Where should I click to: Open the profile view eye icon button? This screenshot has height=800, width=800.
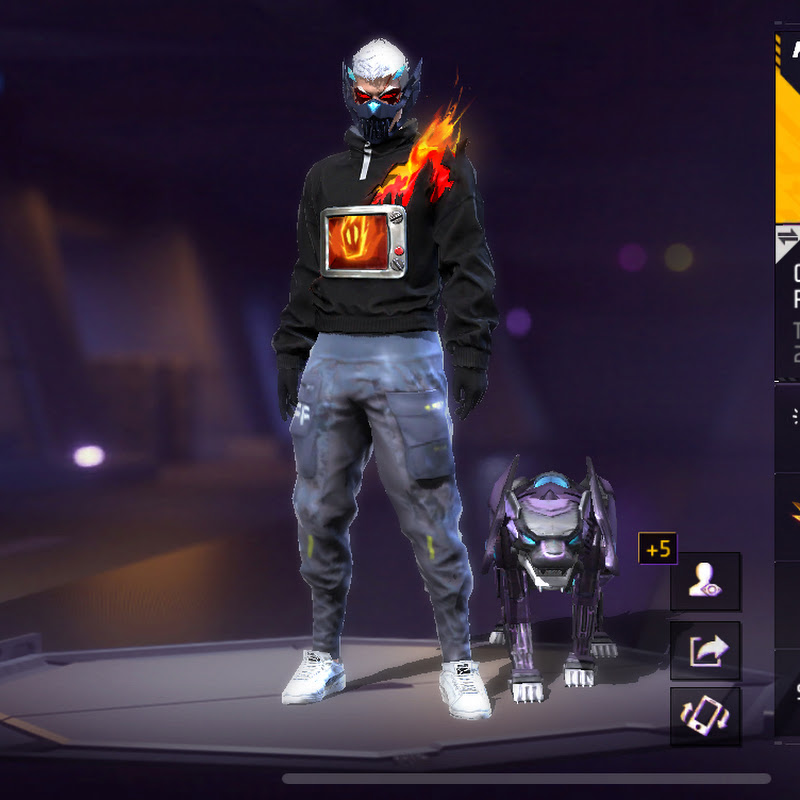tap(705, 581)
